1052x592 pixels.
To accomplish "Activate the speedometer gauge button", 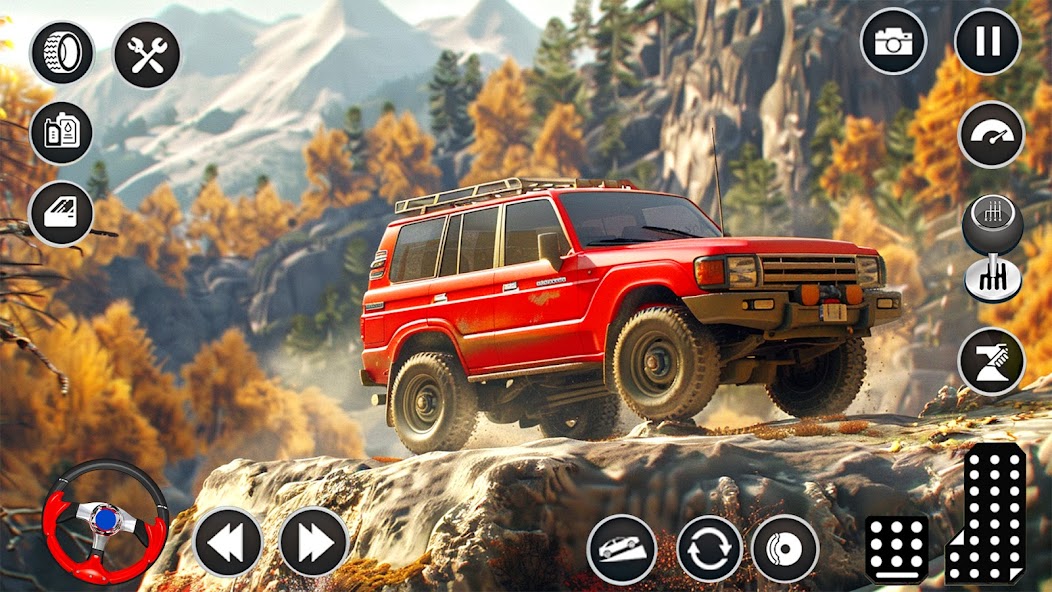I will (x=991, y=134).
